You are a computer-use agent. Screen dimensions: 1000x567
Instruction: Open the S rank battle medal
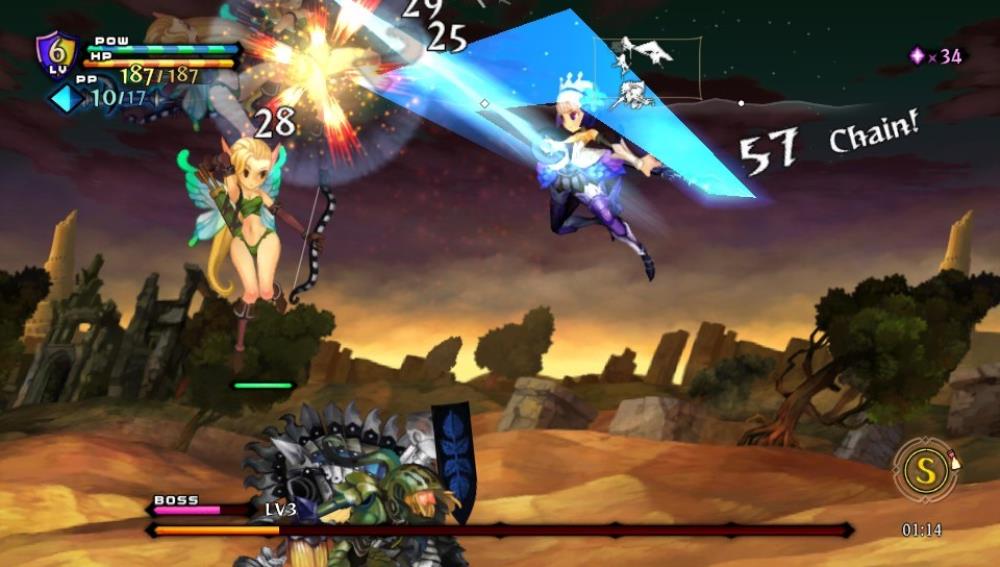coord(925,470)
